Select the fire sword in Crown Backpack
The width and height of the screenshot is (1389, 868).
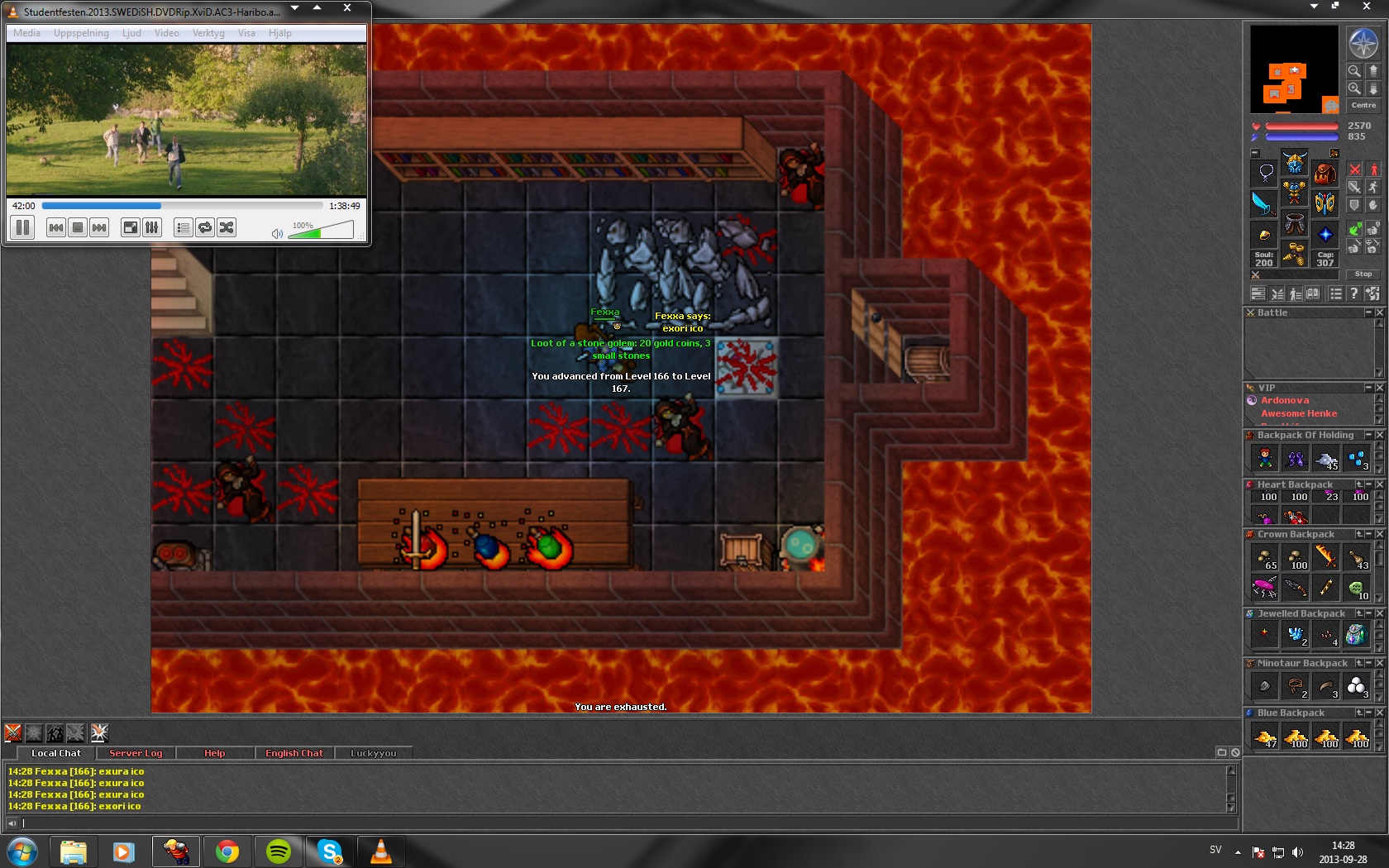(x=1325, y=557)
